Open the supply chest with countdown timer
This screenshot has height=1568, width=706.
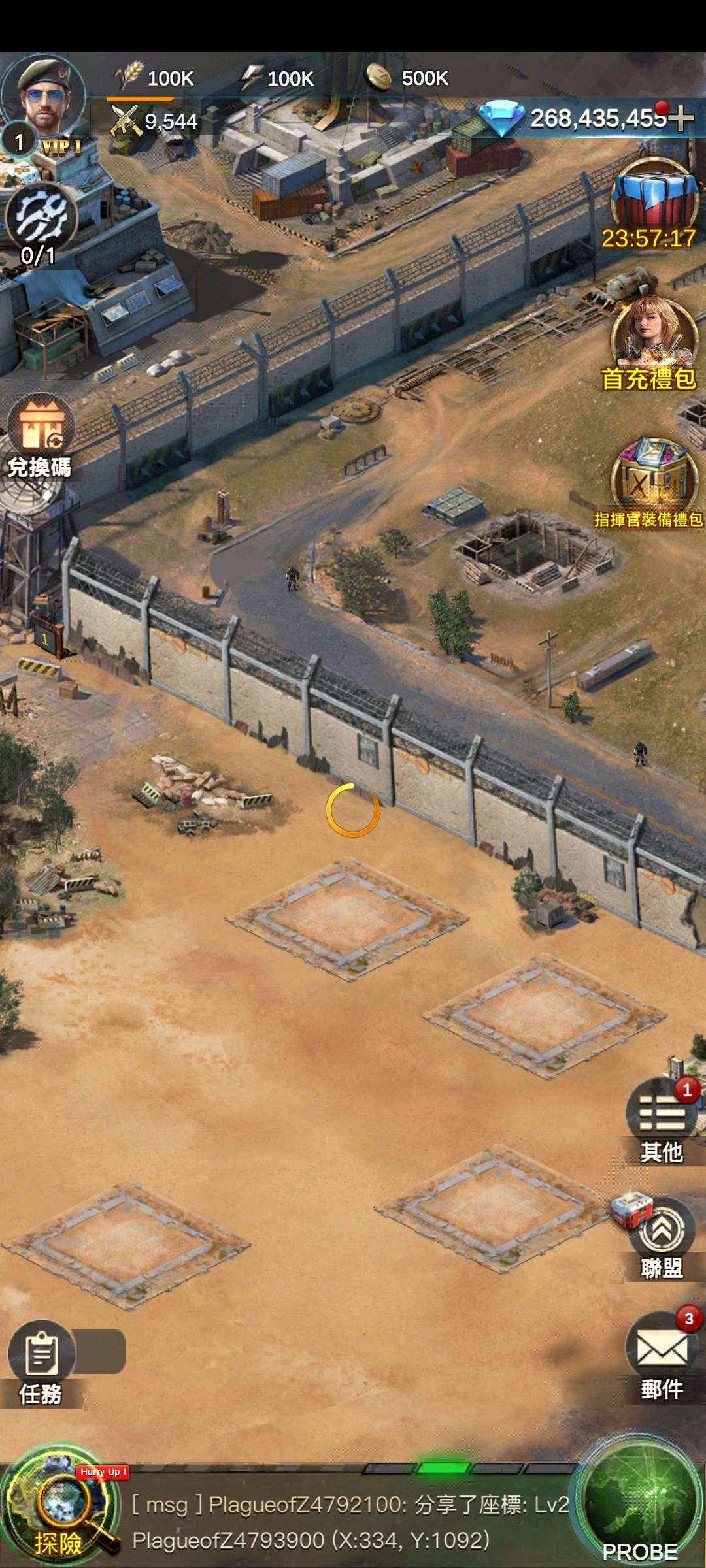click(652, 199)
